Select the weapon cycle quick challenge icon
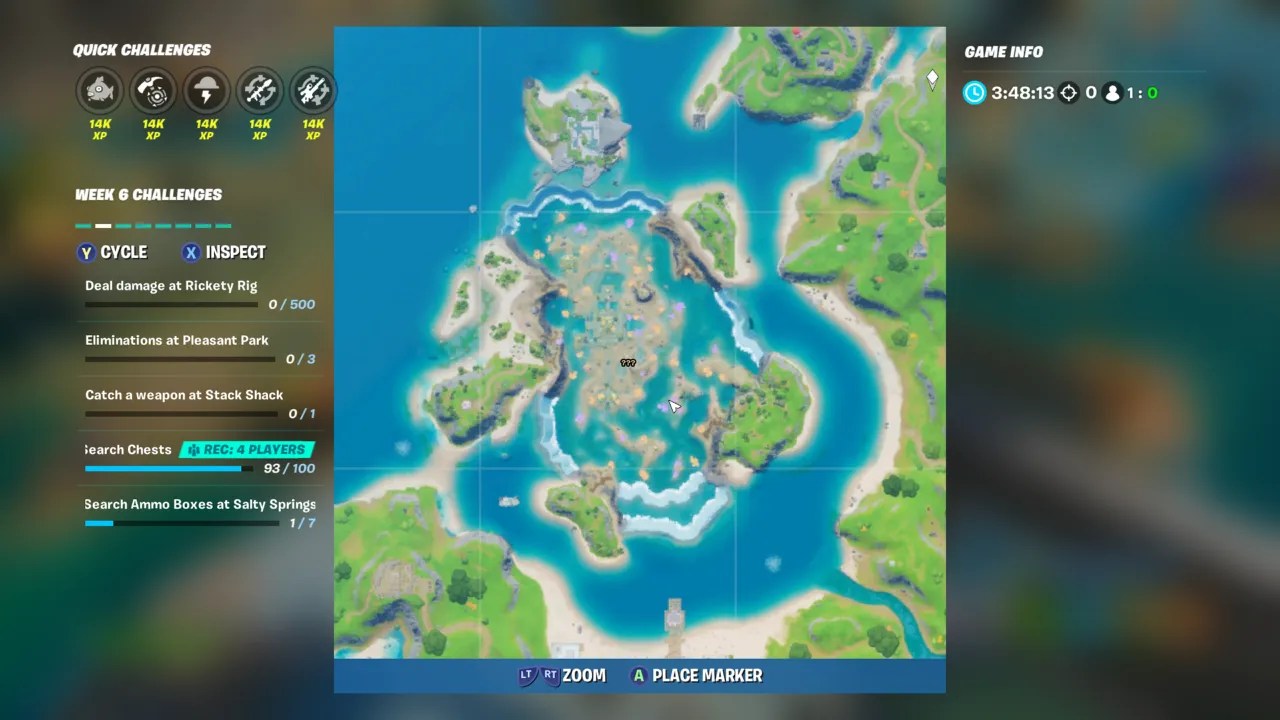1280x720 pixels. [x=260, y=91]
